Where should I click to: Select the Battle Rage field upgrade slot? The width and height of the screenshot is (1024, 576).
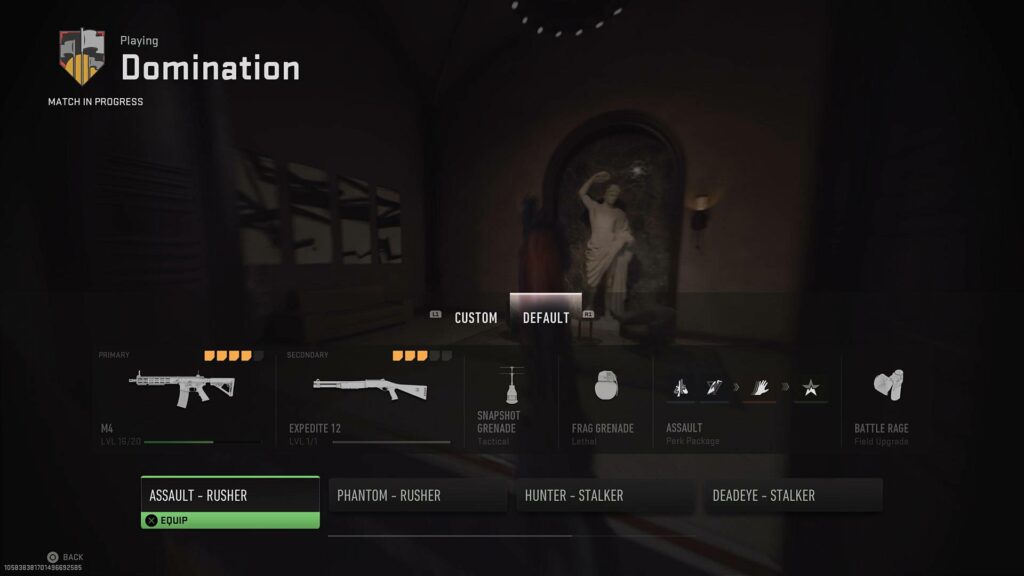coord(881,398)
